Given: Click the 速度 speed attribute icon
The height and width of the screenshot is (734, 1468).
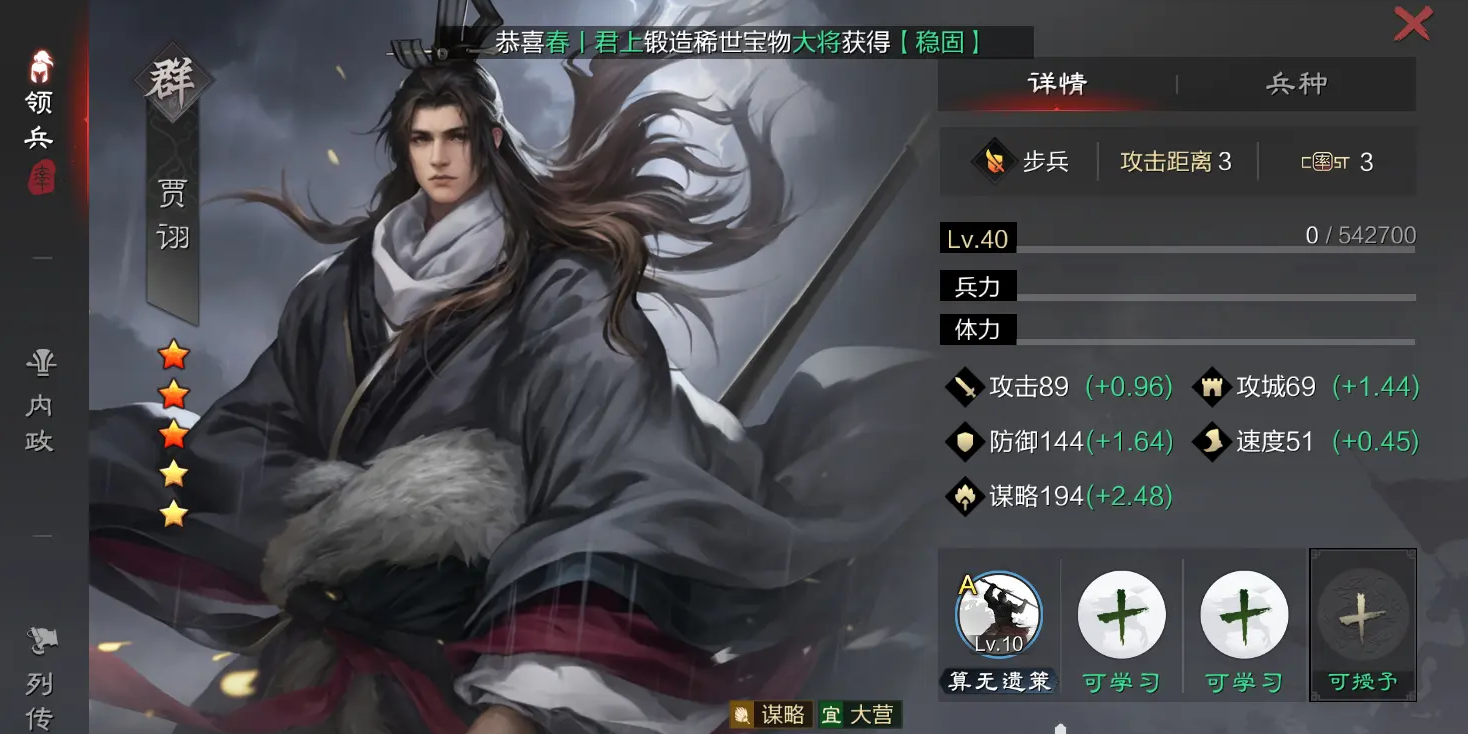Looking at the screenshot, I should (1210, 441).
